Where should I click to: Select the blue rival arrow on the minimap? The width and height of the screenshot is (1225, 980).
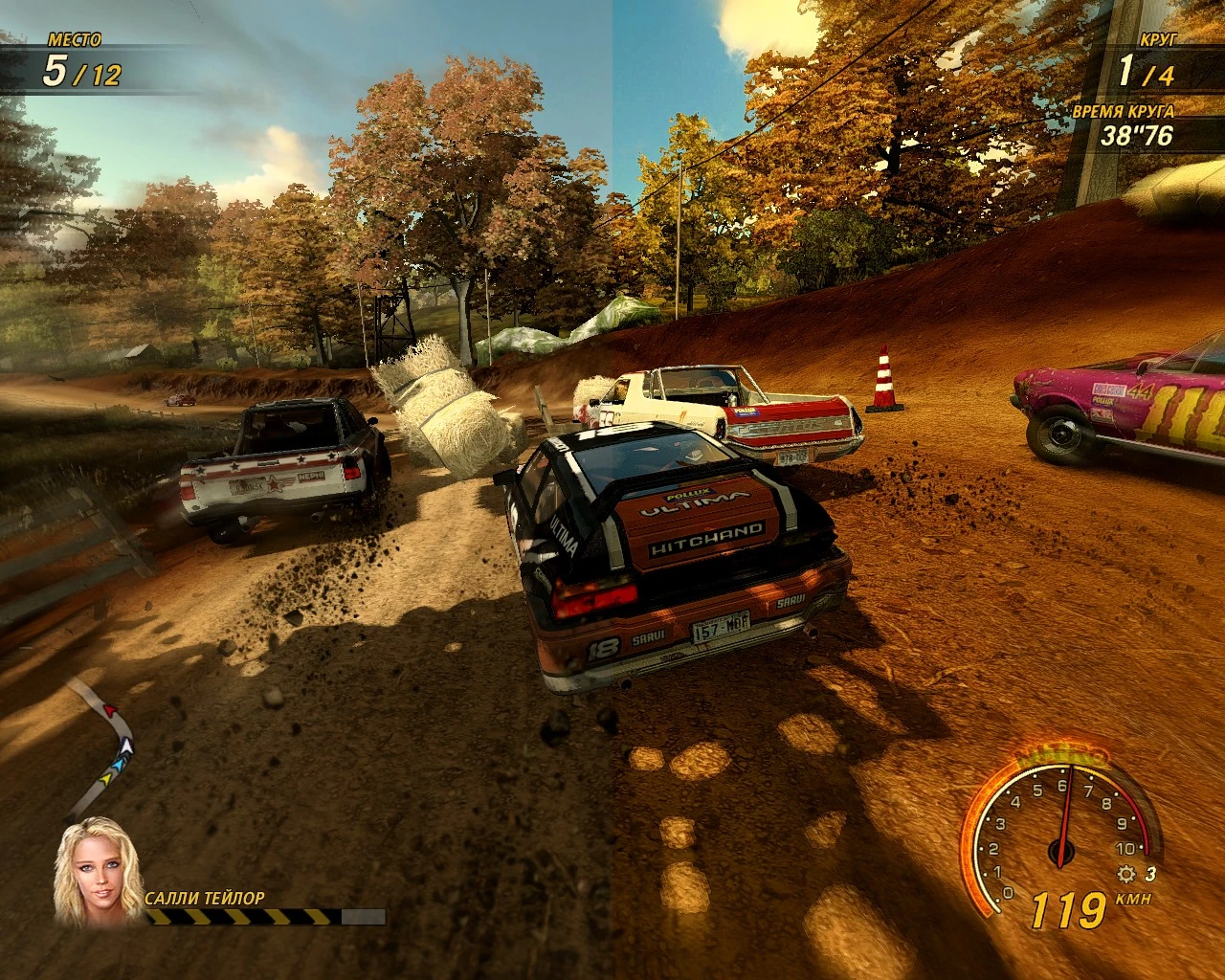(x=118, y=766)
